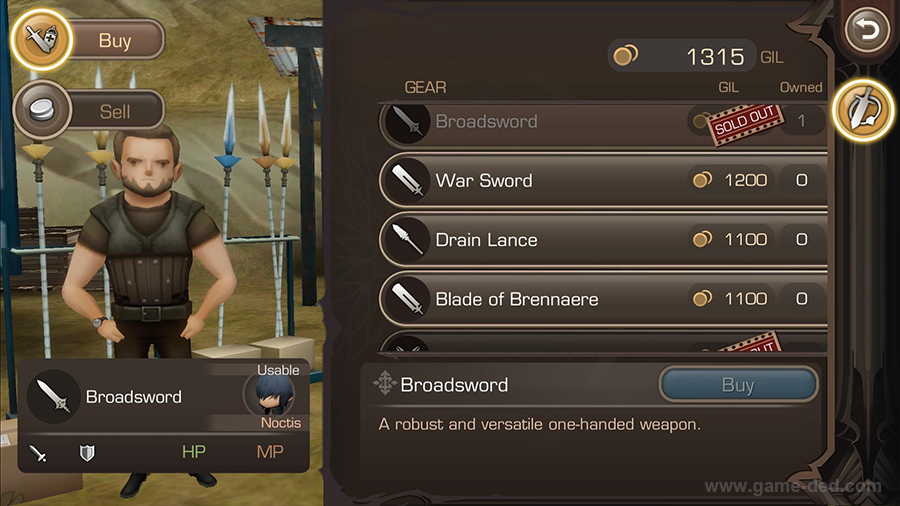Image resolution: width=900 pixels, height=506 pixels.
Task: Confirm purchase with the Buy button
Action: tap(738, 386)
